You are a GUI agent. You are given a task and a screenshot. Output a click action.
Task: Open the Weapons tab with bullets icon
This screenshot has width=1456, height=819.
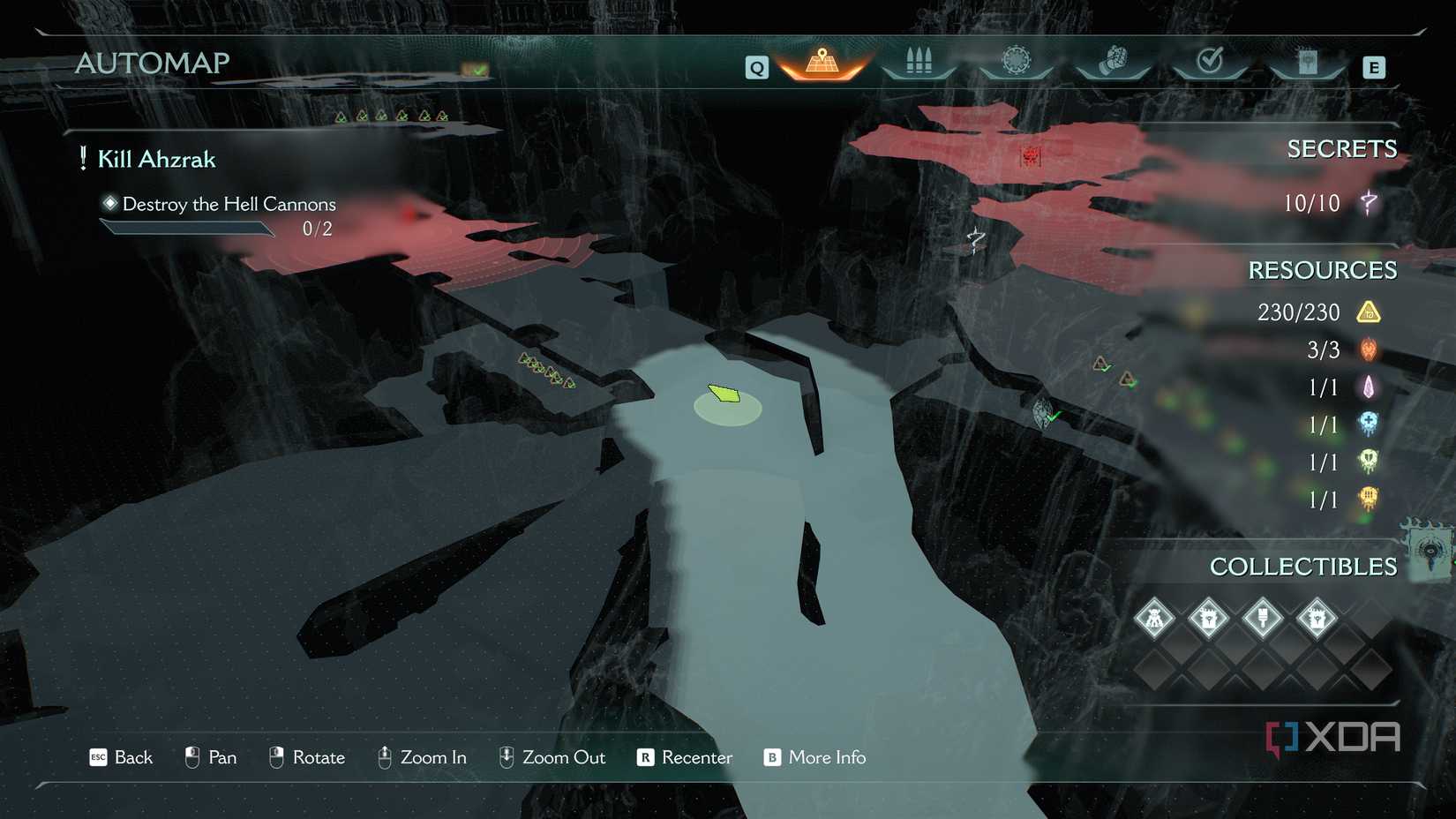(918, 60)
